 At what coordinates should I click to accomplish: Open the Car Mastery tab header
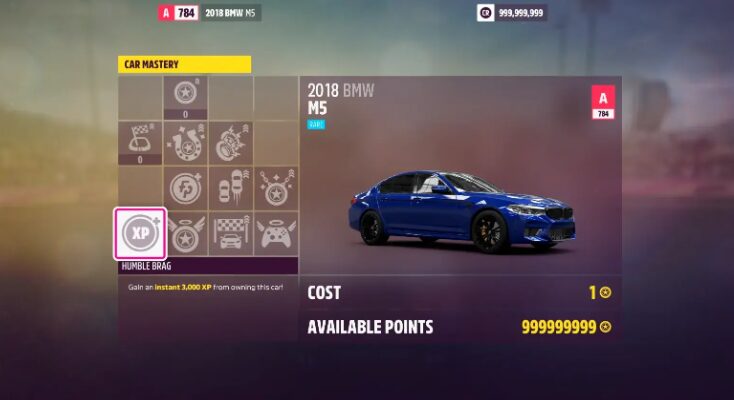(x=184, y=65)
